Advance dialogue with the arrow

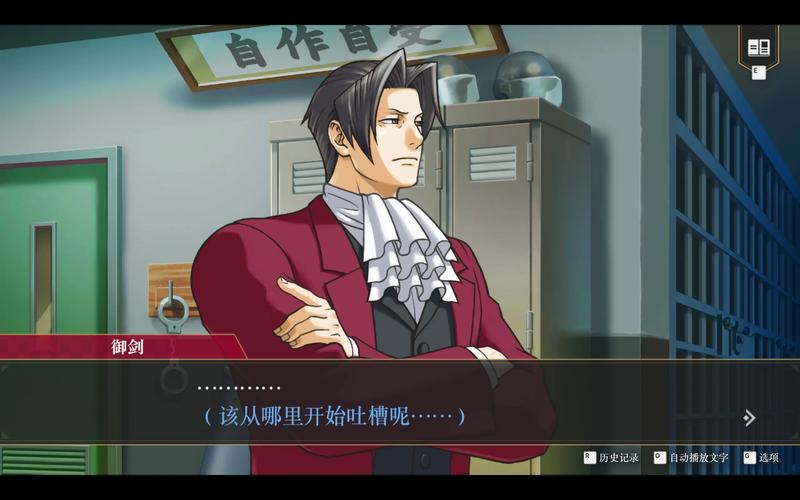pos(749,418)
